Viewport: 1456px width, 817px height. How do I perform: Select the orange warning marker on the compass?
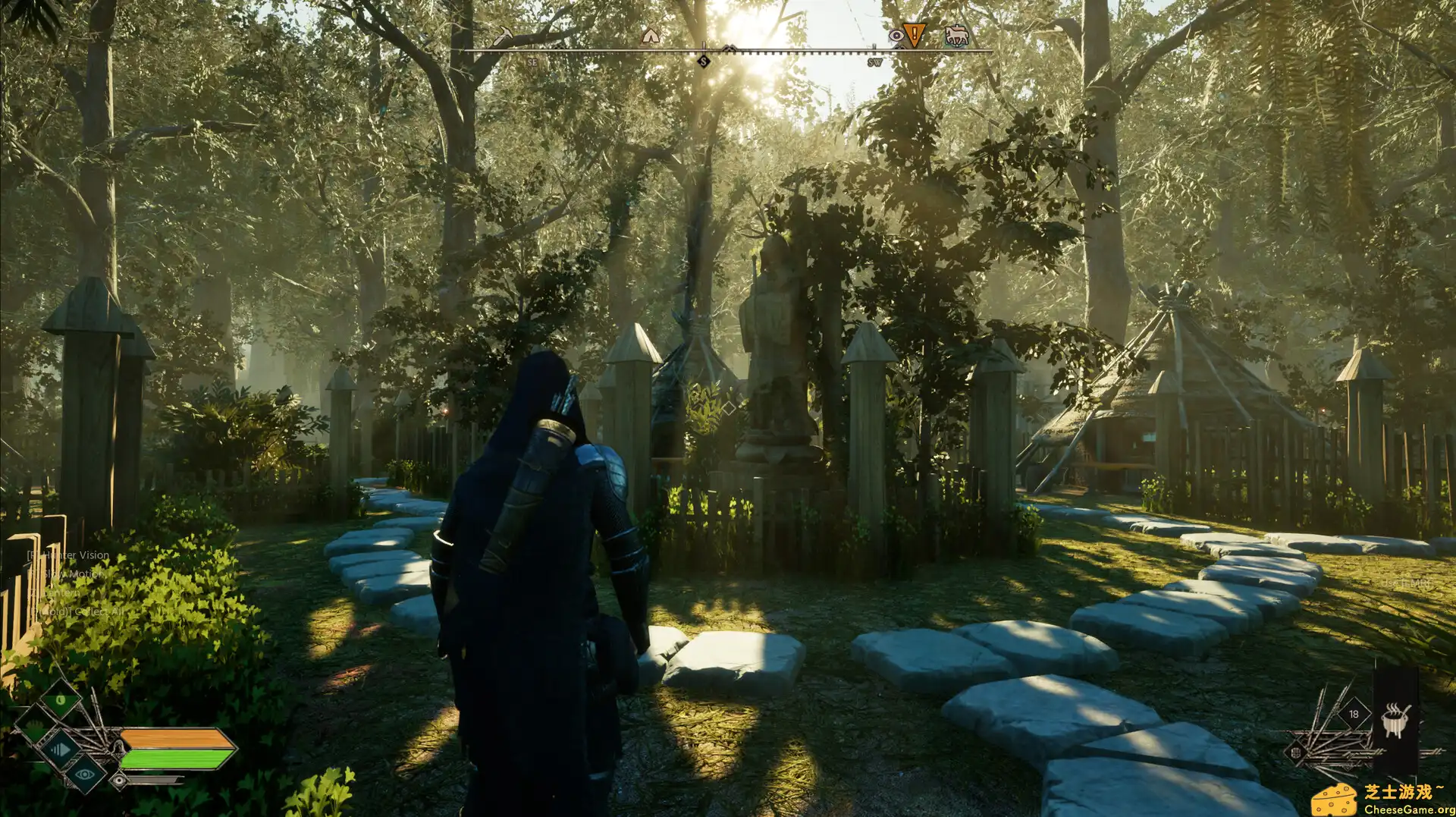pos(914,35)
